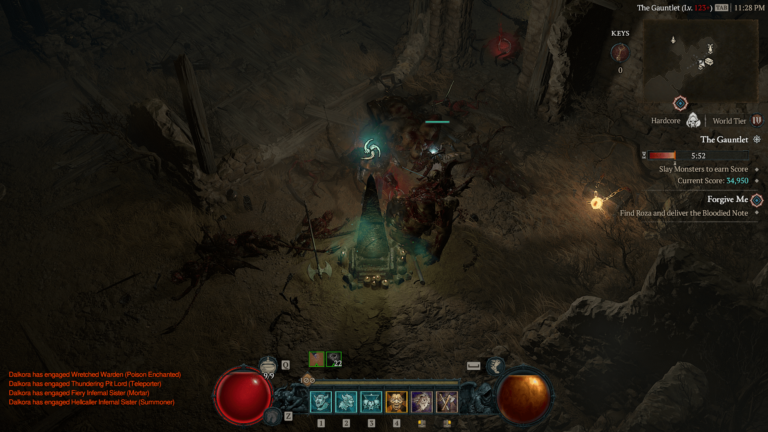Select the Forgive Me quest tracker
Image resolution: width=768 pixels, height=432 pixels.
728,200
